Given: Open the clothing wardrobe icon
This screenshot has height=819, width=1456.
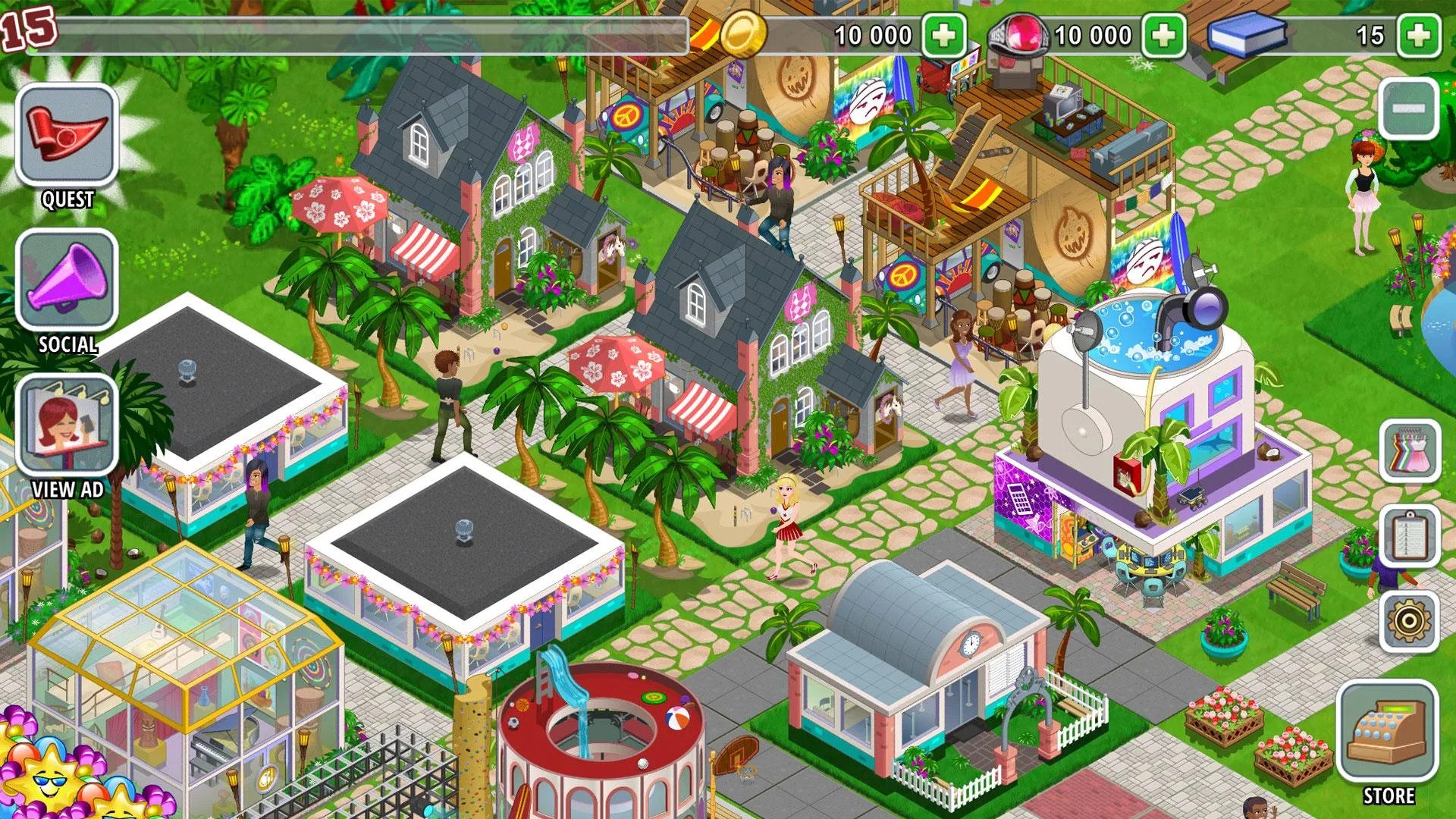Looking at the screenshot, I should pyautogui.click(x=1409, y=451).
